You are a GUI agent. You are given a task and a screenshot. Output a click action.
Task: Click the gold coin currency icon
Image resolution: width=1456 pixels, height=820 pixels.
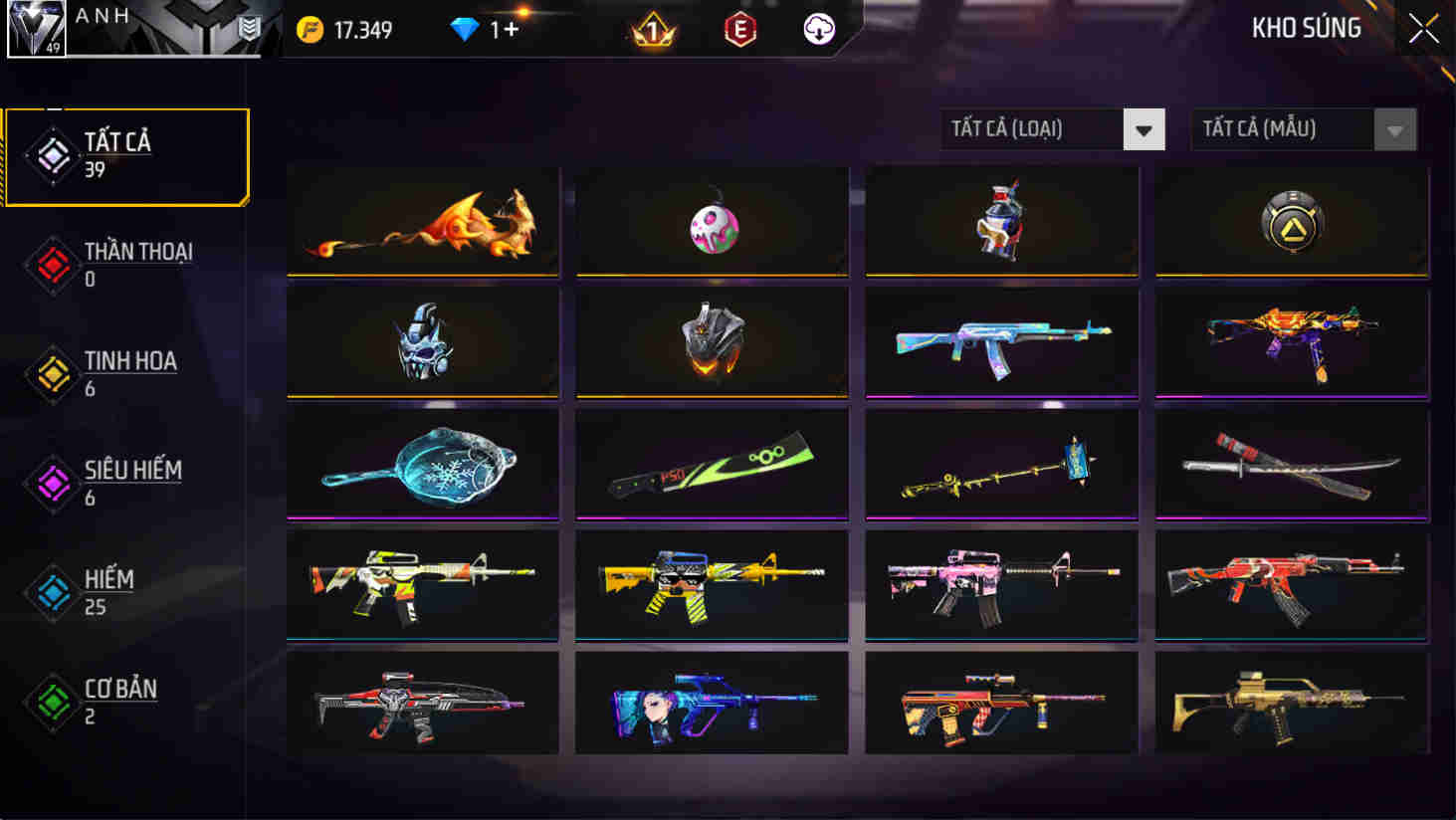[312, 30]
